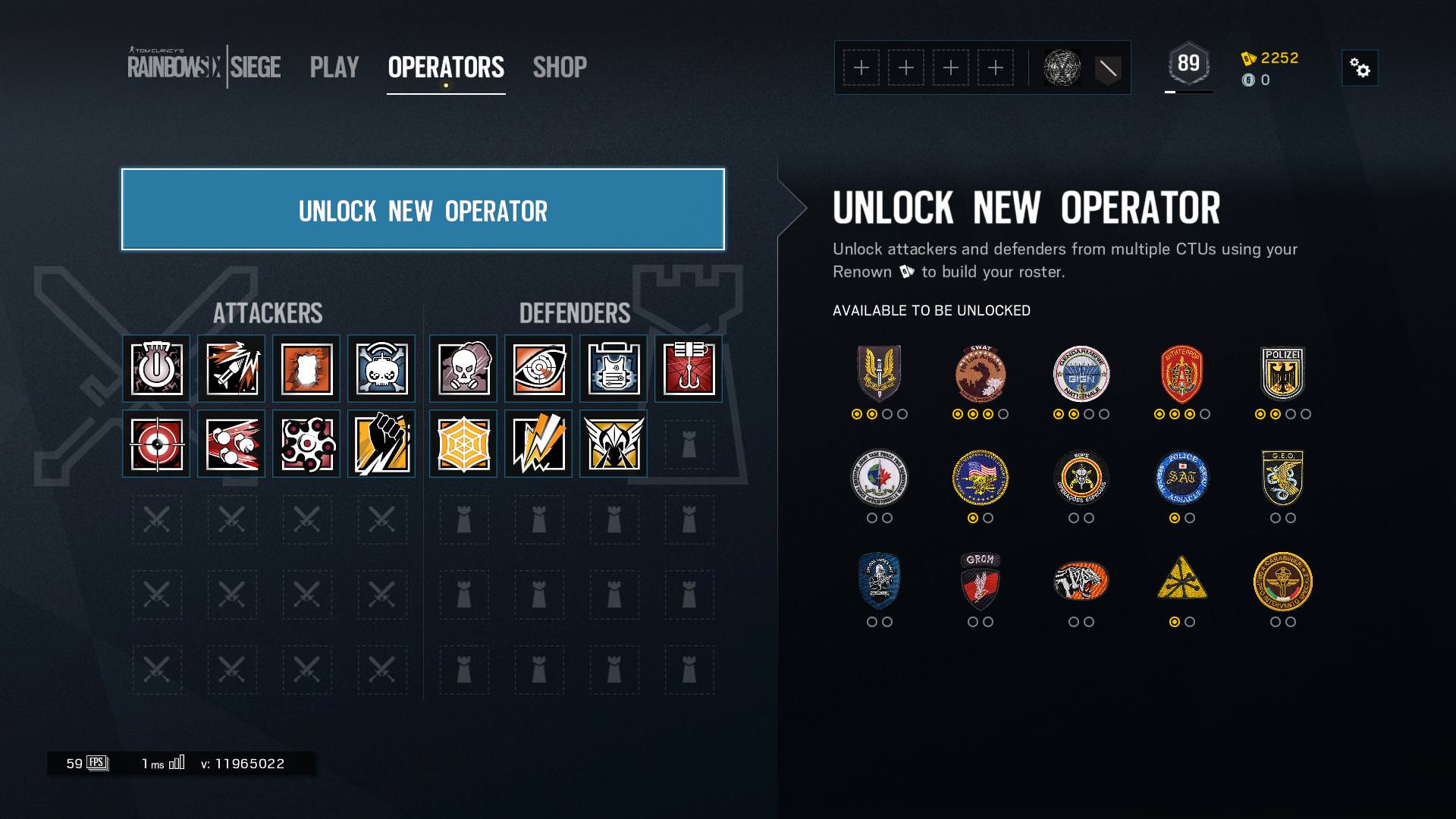Image resolution: width=1456 pixels, height=819 pixels.
Task: Select the red hook trap defender icon
Action: [x=689, y=369]
